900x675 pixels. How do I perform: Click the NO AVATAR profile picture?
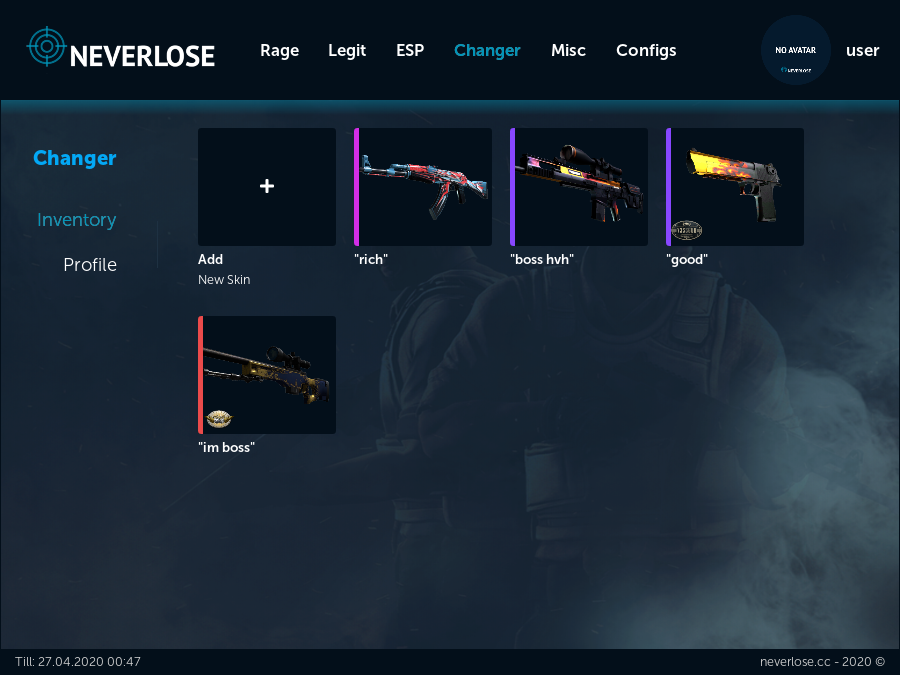coord(796,50)
